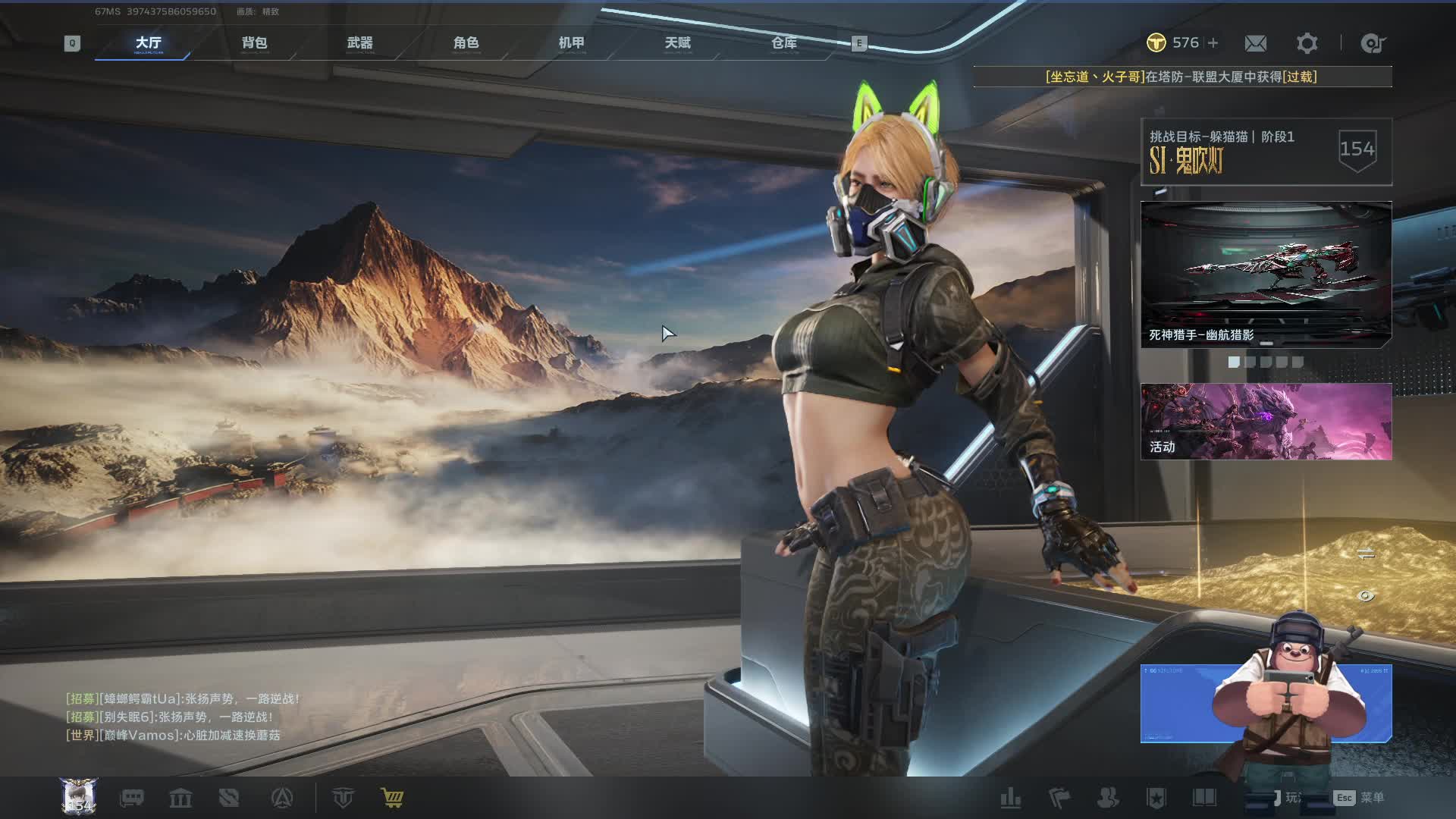Go to the 机甲 (mecha) tab

click(x=571, y=43)
